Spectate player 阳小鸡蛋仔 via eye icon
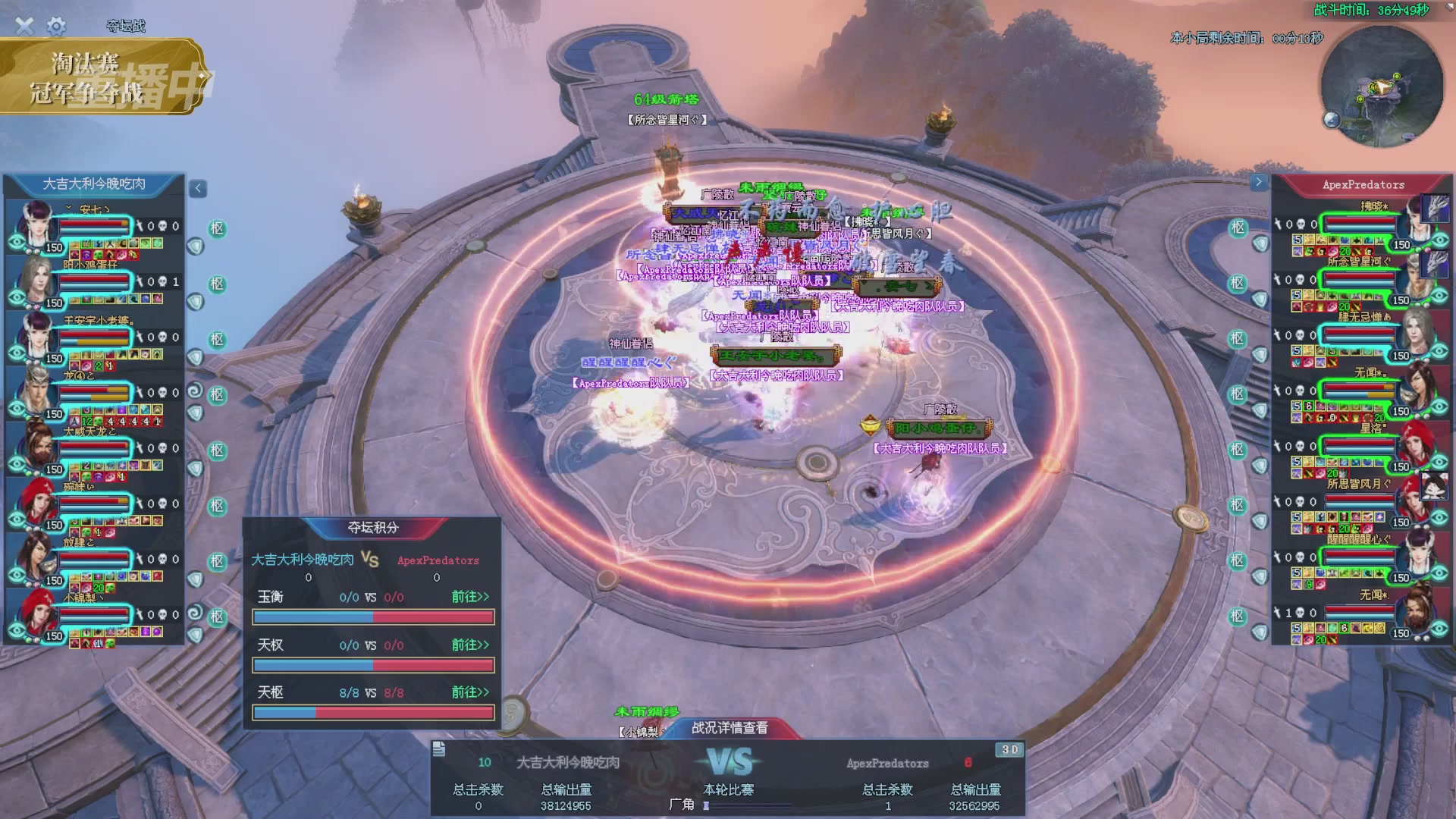1456x819 pixels. [x=17, y=297]
